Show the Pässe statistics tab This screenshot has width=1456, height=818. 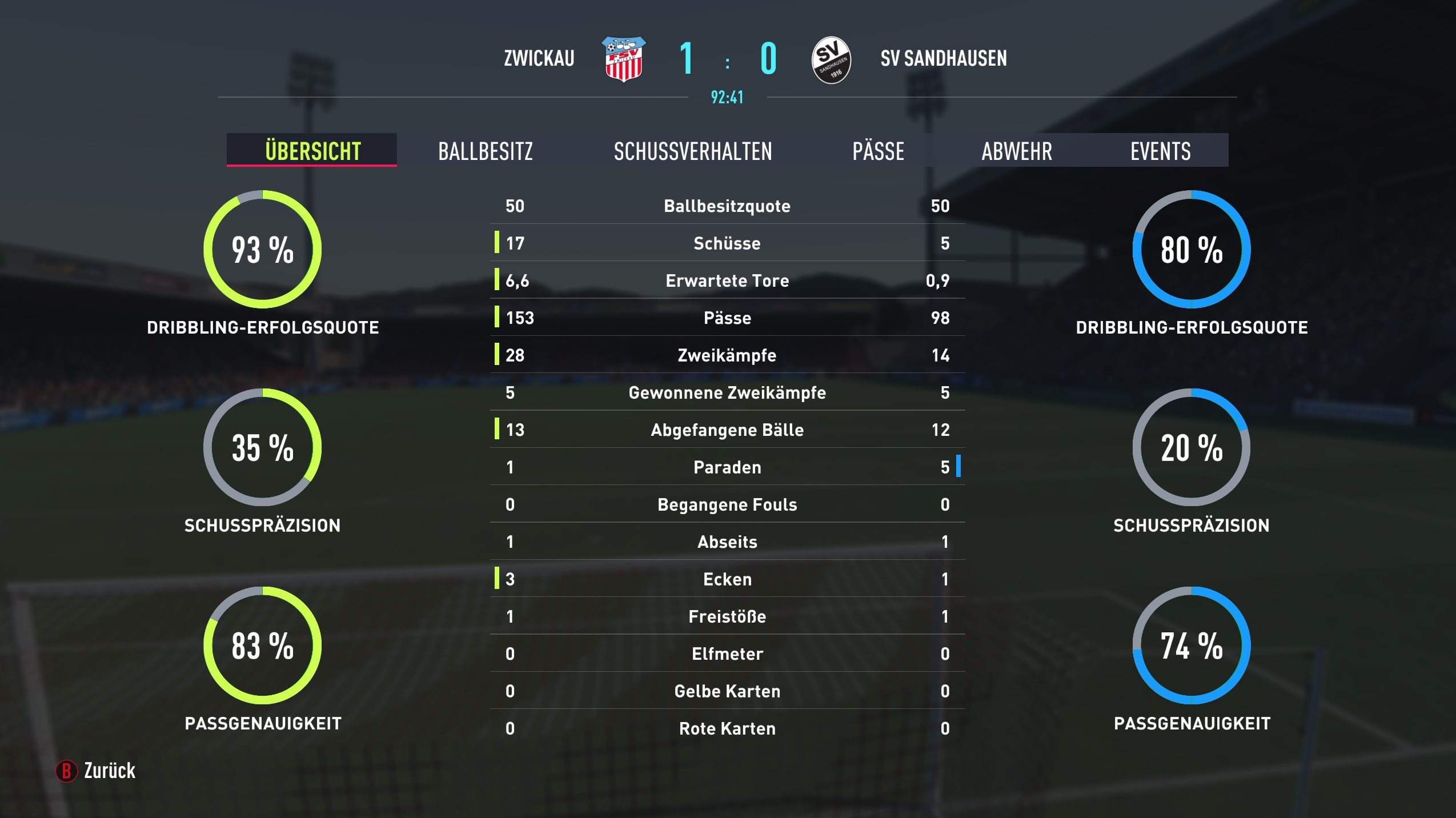(x=878, y=151)
